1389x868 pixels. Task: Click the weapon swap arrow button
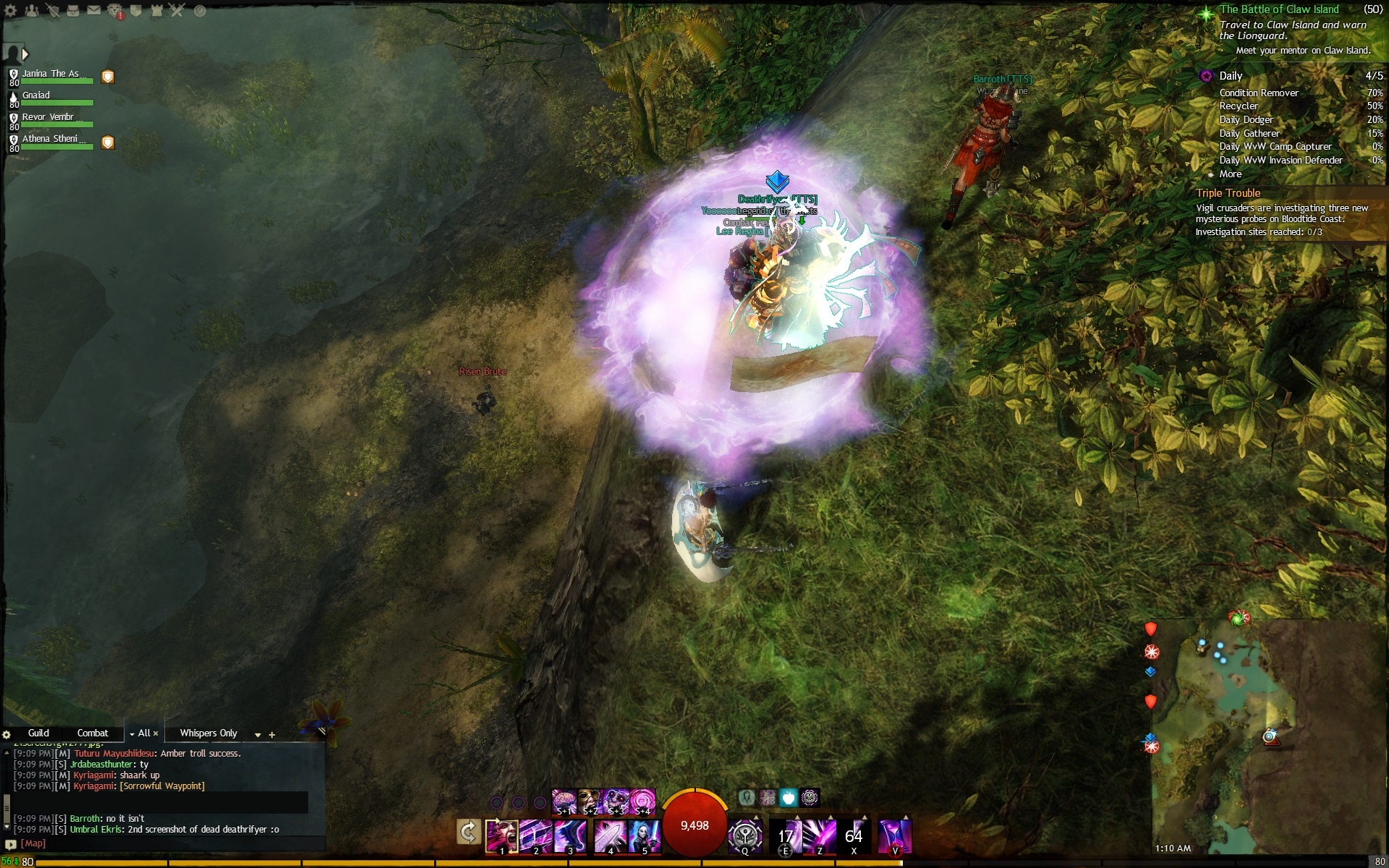469,833
